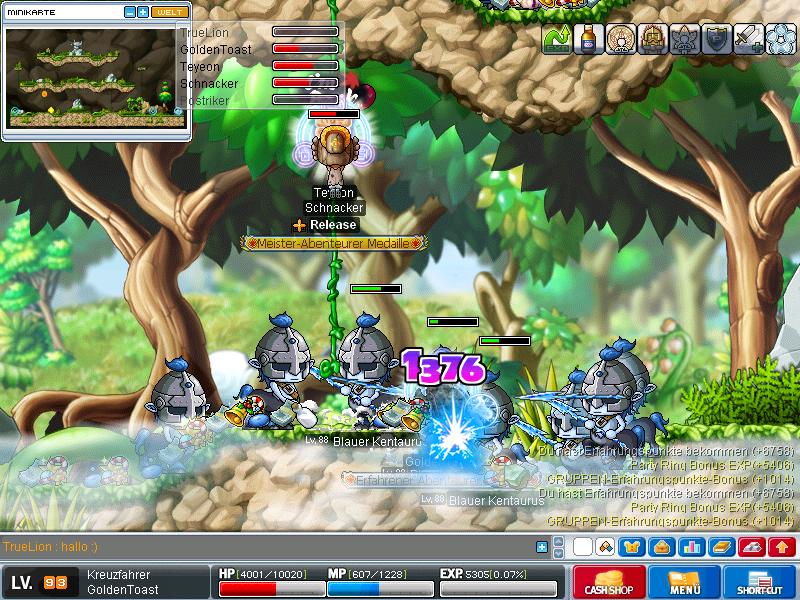The image size is (800, 600).
Task: Open the inventory bag icon button
Action: [662, 547]
